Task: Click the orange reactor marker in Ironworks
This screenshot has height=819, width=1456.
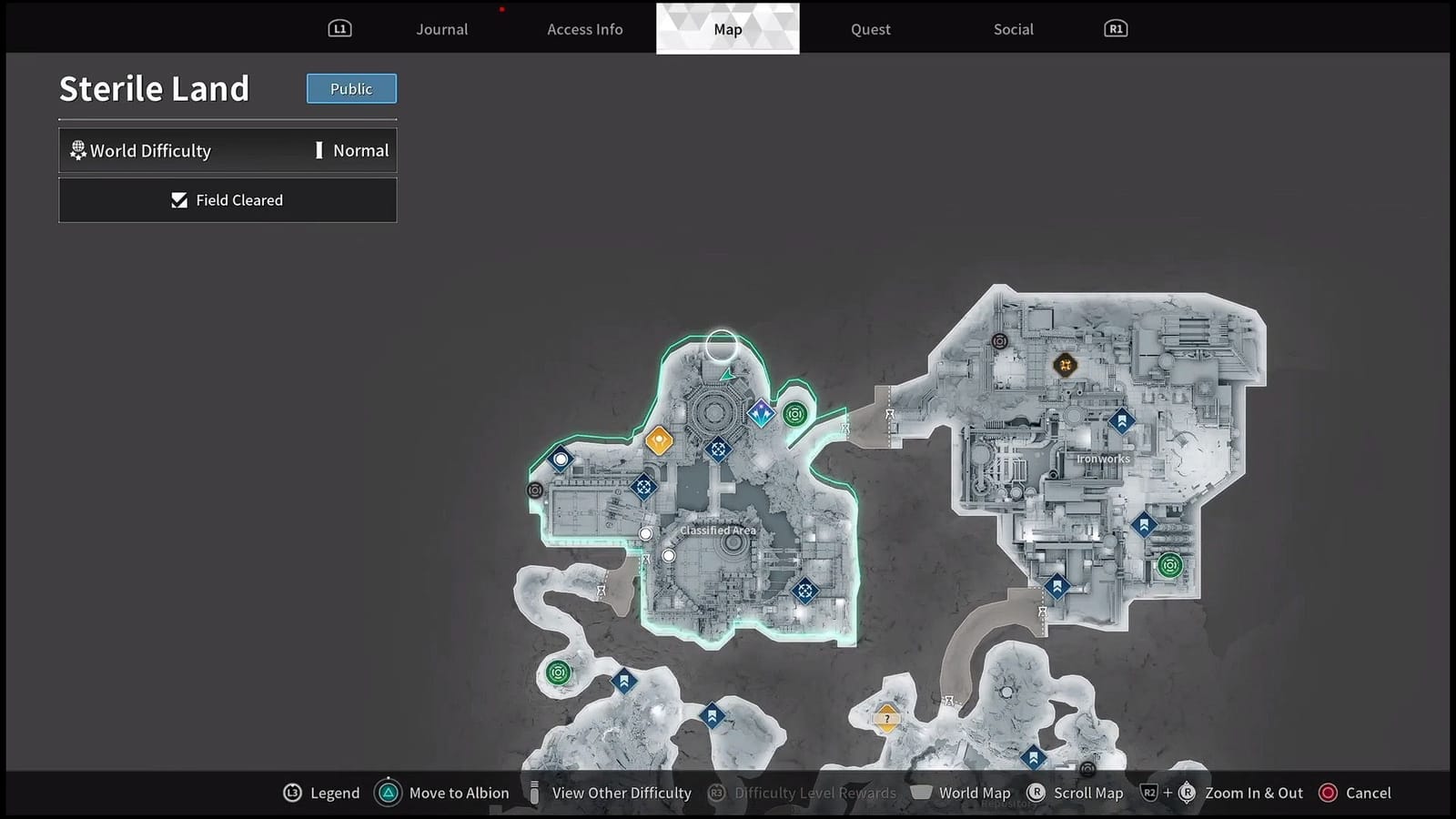Action: [1065, 364]
